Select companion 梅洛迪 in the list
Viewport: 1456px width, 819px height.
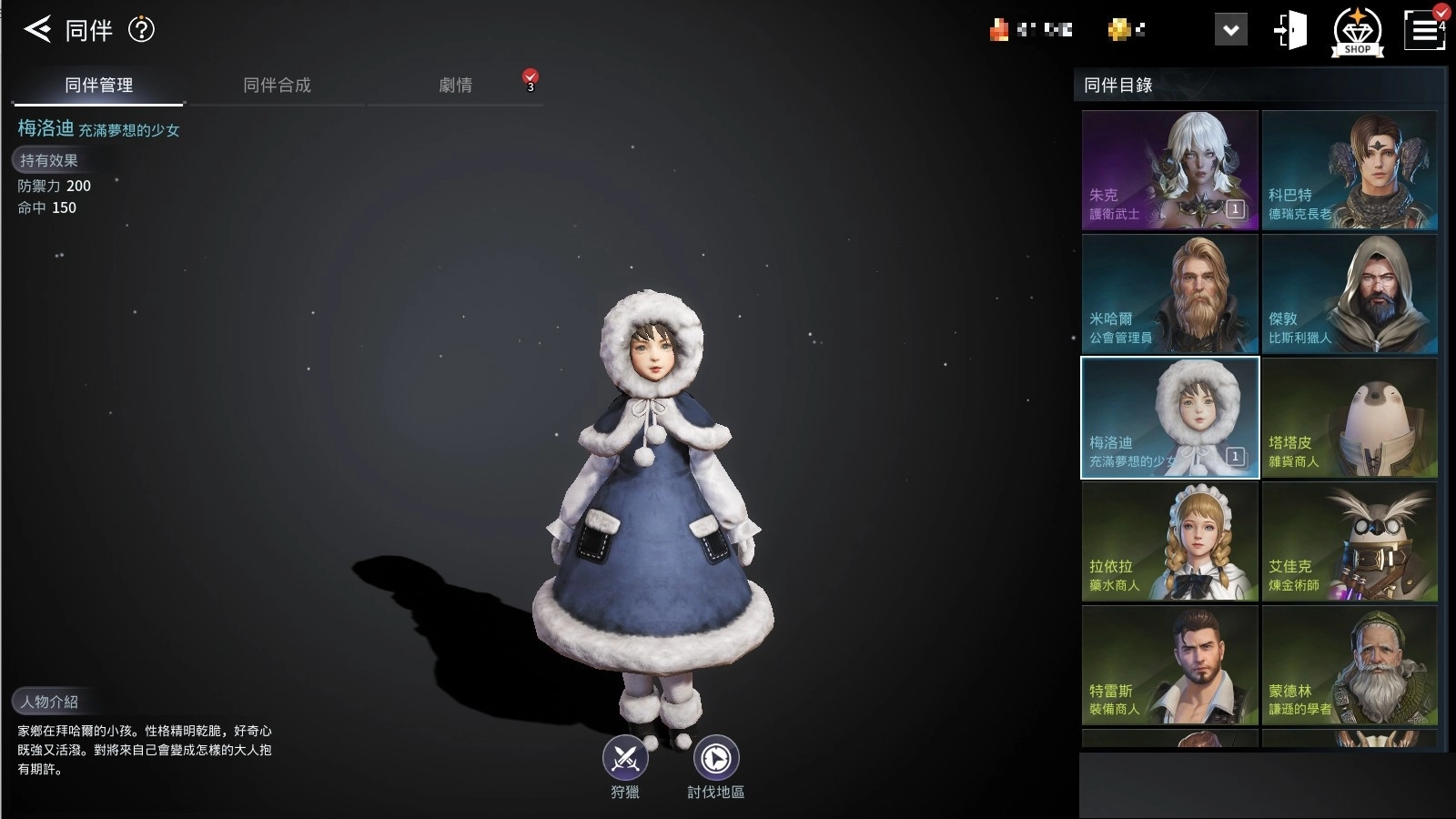[1169, 418]
